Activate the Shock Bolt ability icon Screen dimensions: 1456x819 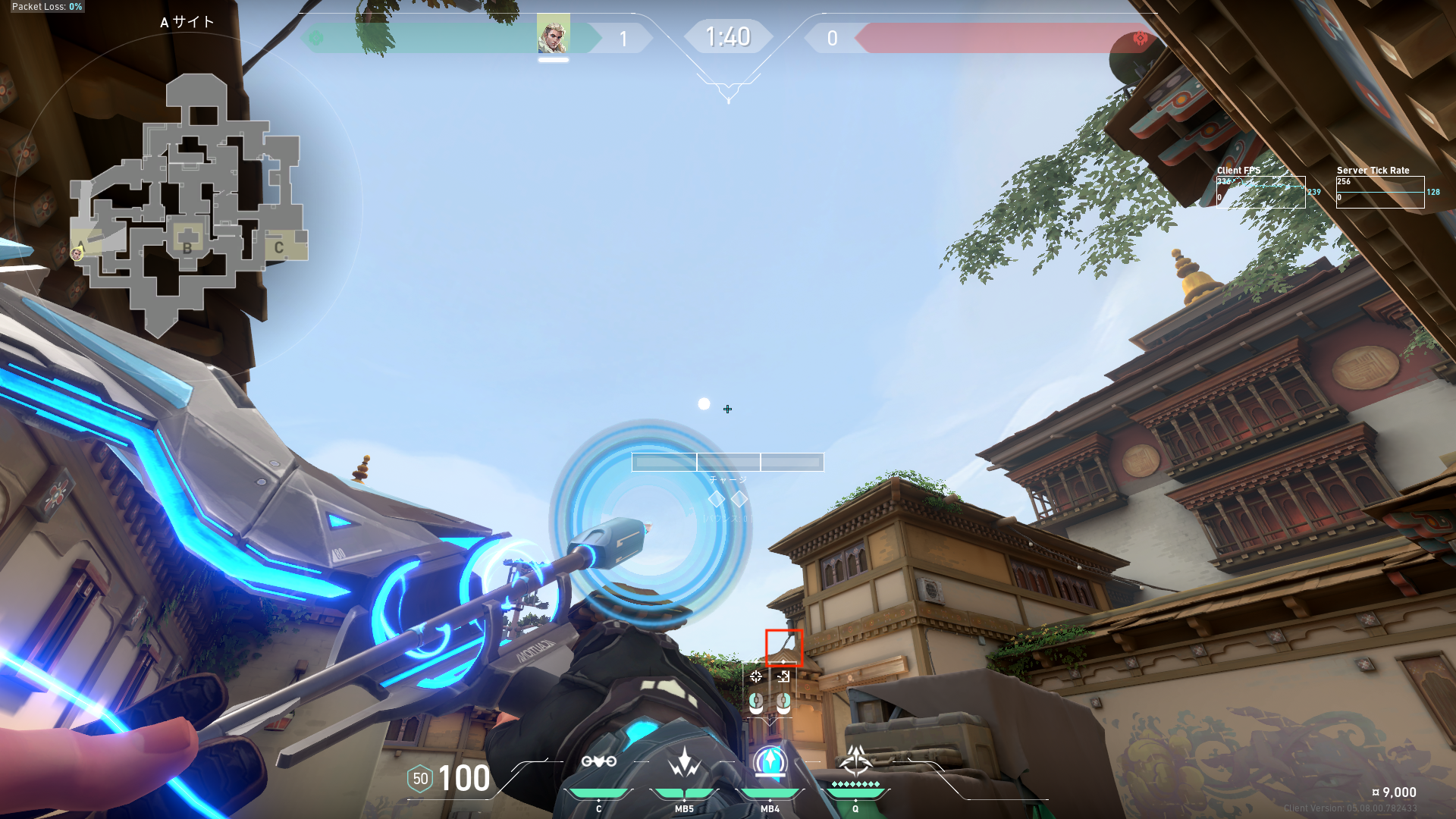(x=684, y=763)
